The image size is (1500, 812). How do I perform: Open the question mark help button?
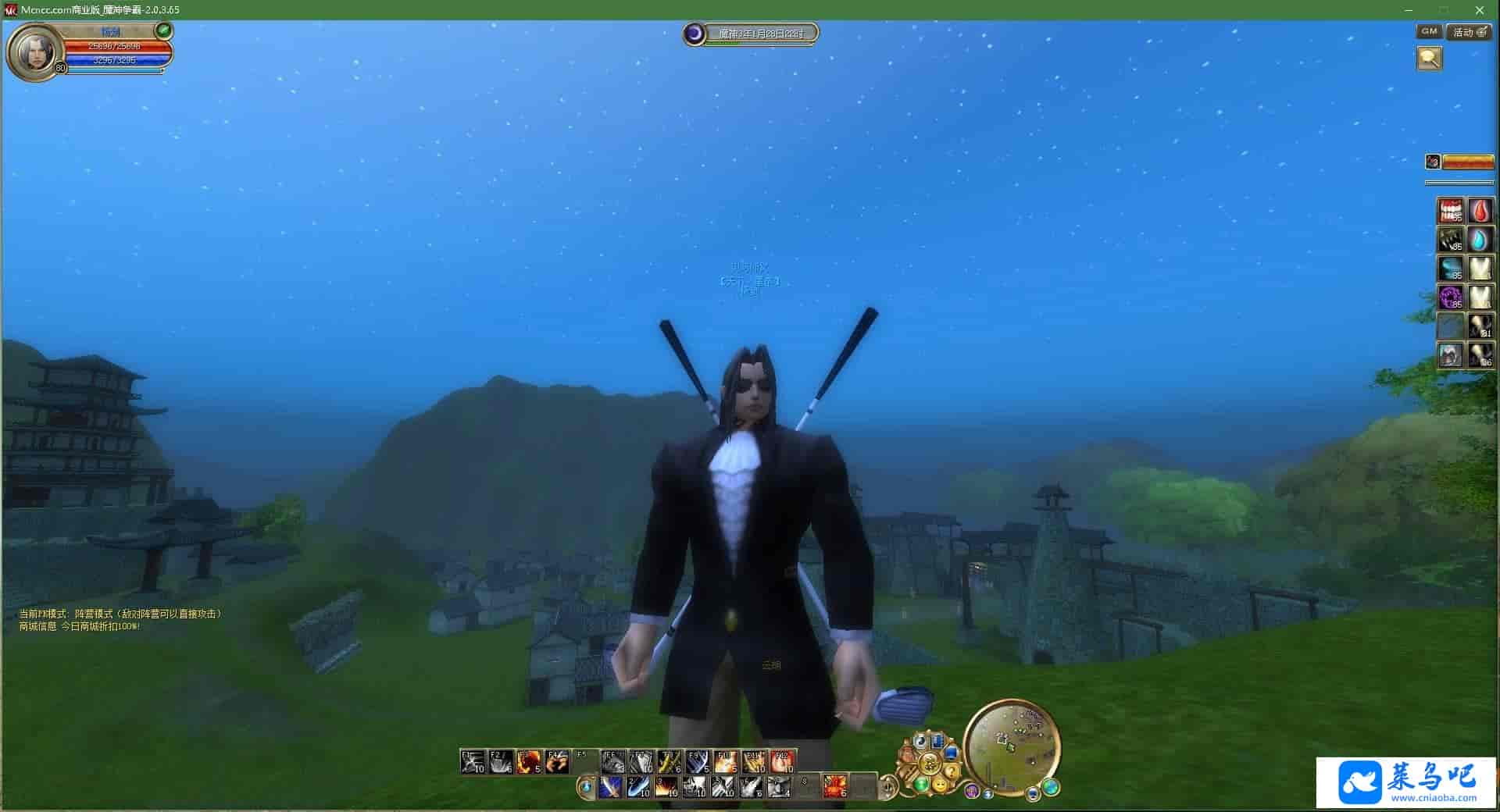tap(952, 772)
